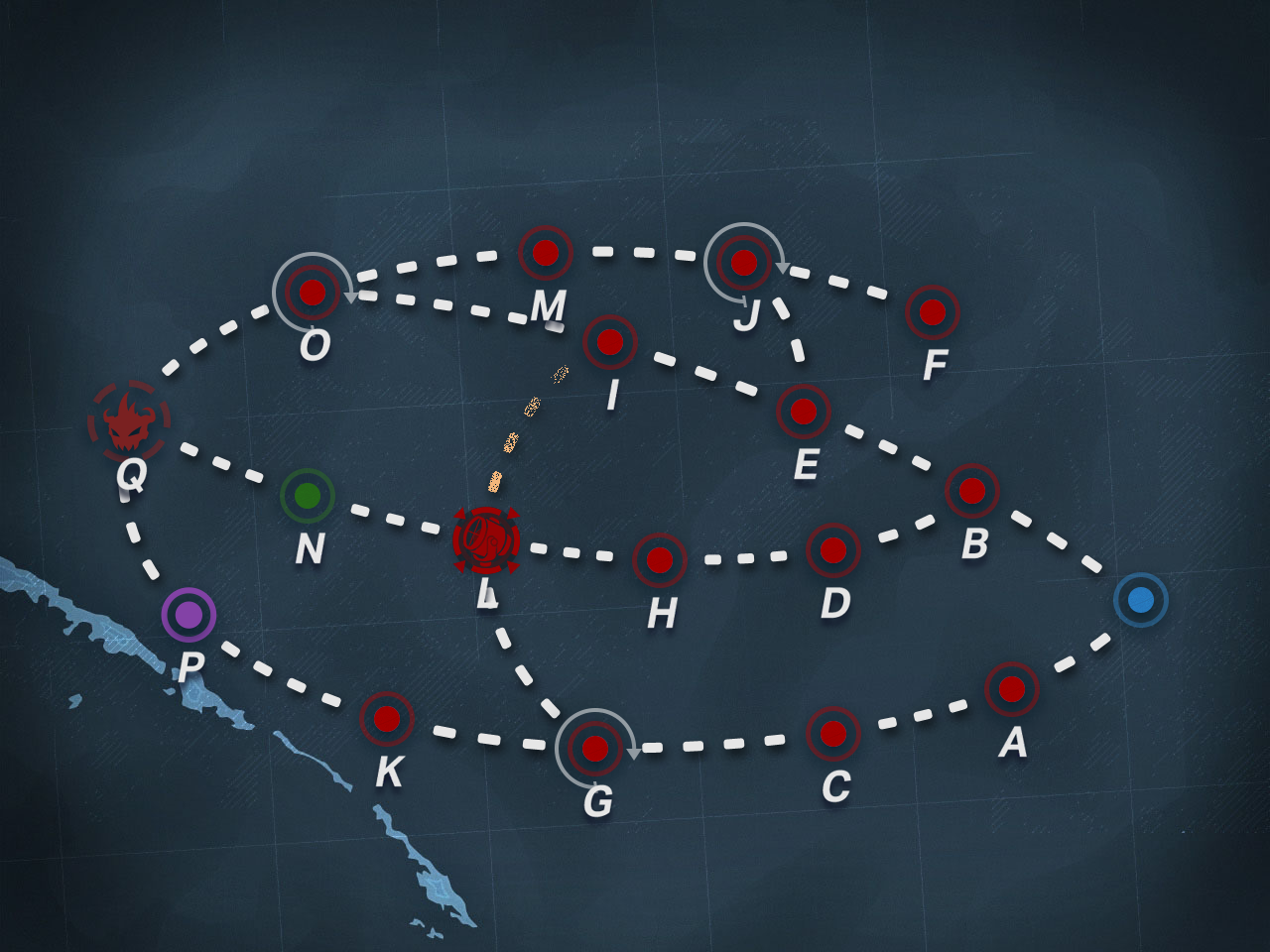Select red node B
The width and height of the screenshot is (1270, 952).
point(972,490)
